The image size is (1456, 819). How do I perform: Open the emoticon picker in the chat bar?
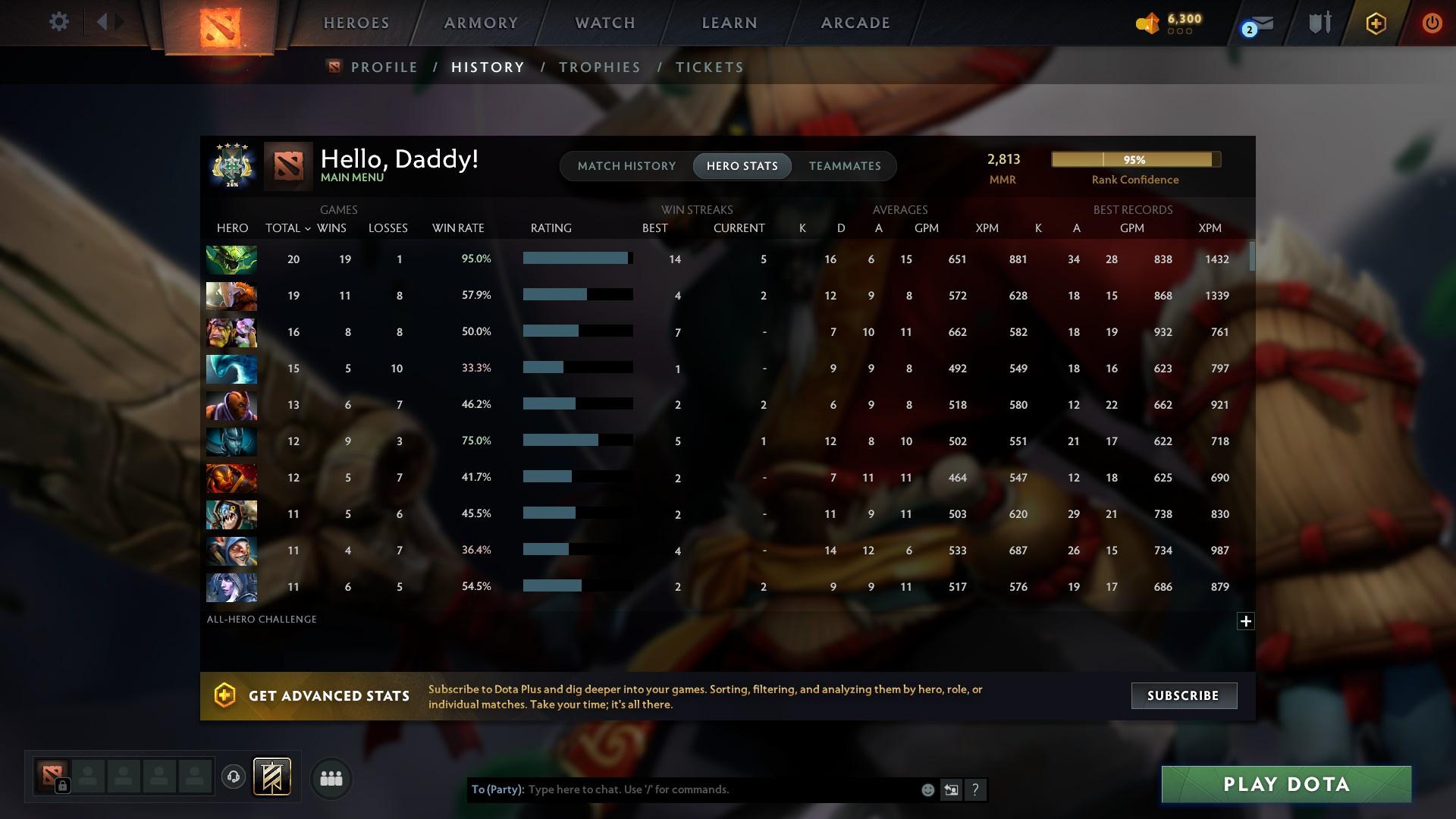point(927,789)
